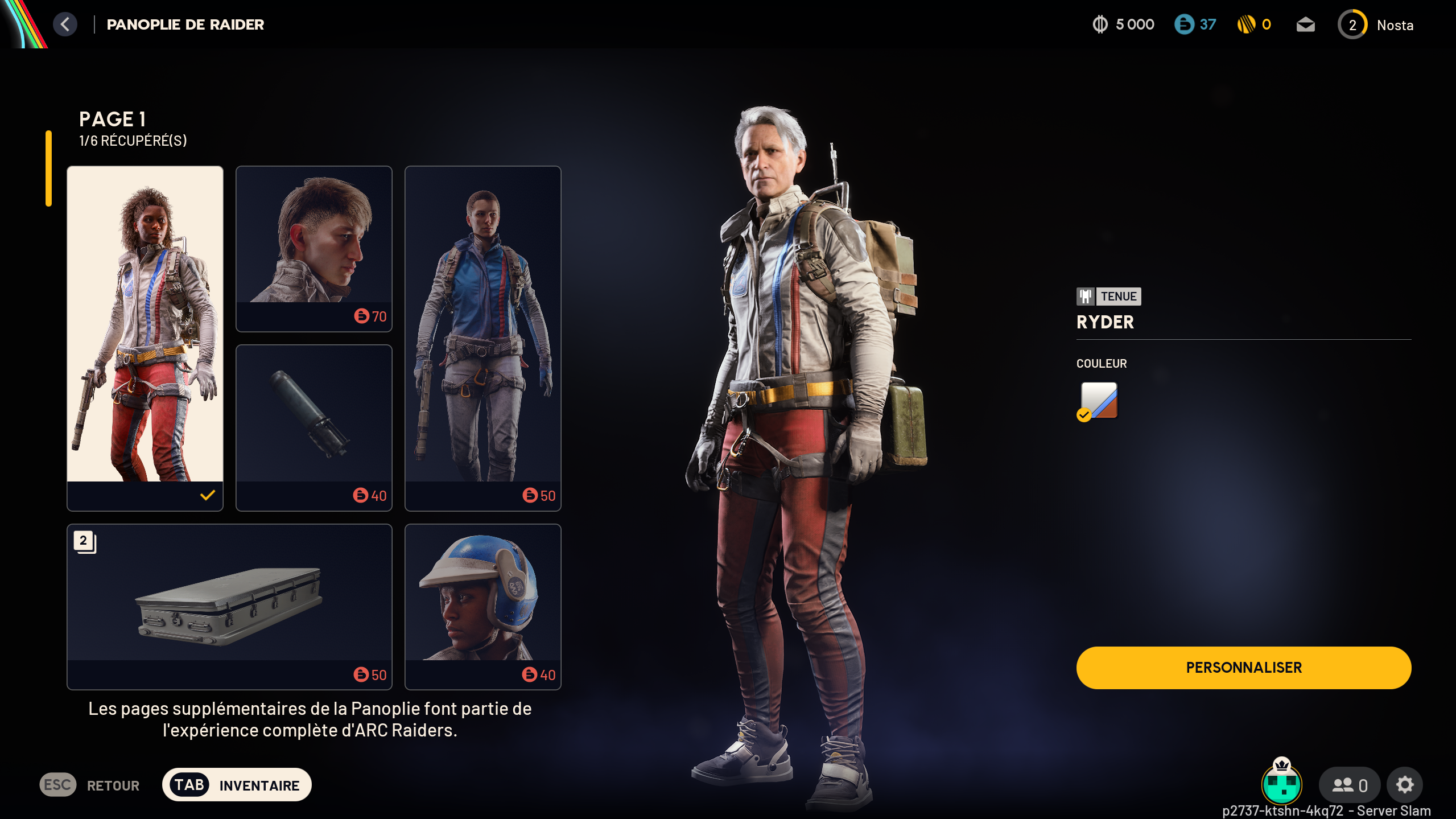Viewport: 1456px width, 819px height.
Task: Select the grey storage crate reward tile
Action: (229, 606)
